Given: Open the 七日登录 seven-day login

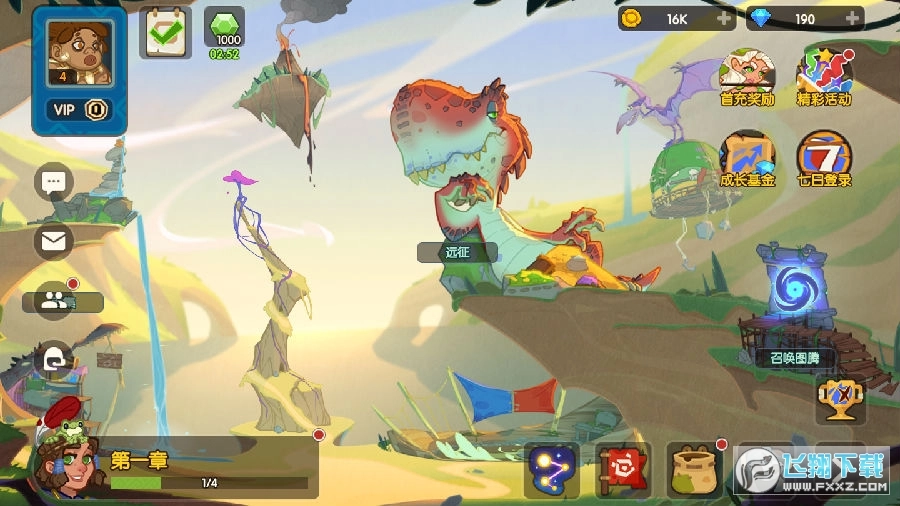Looking at the screenshot, I should tap(824, 158).
